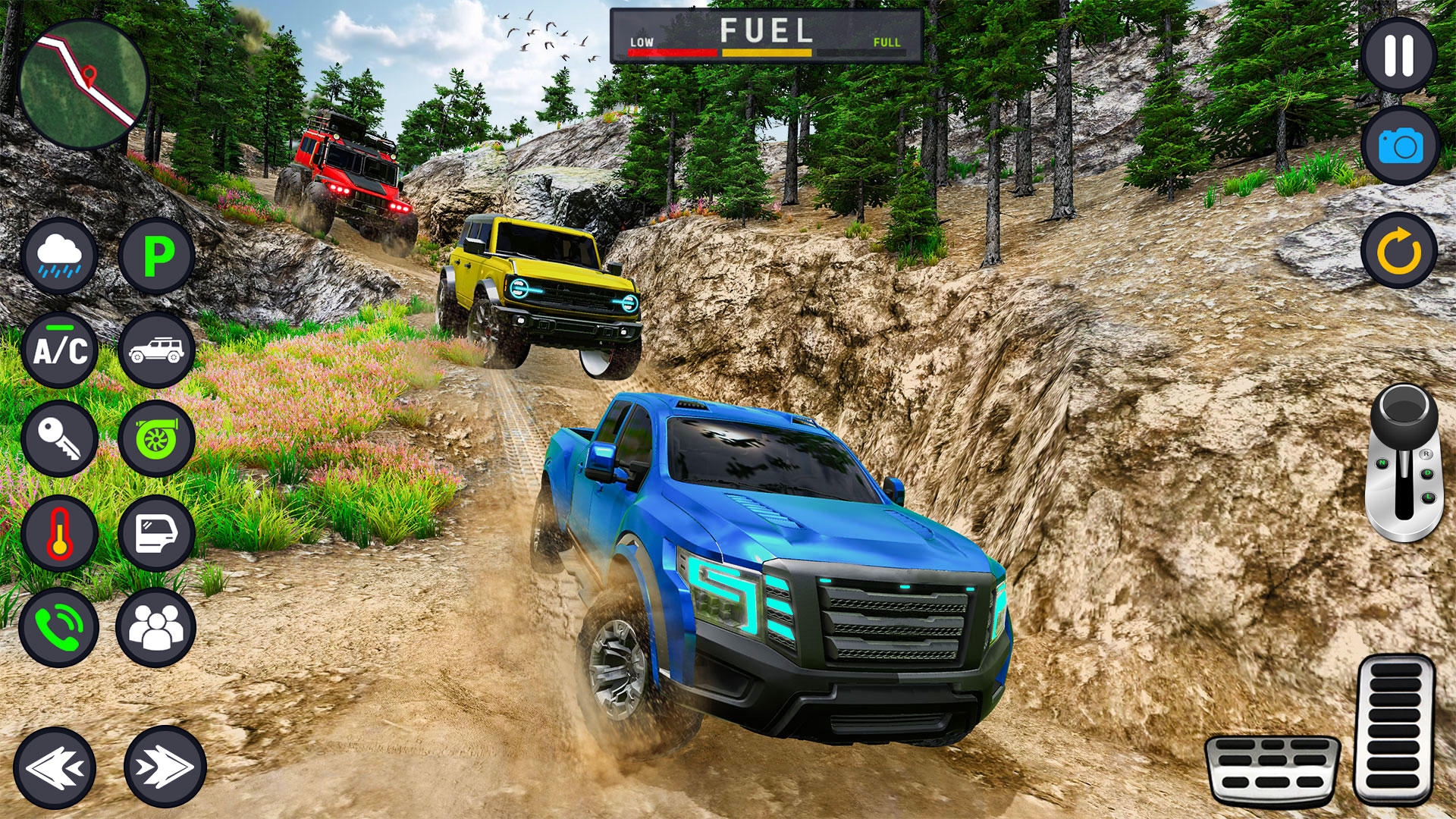Click the gear shift lever

click(1404, 463)
